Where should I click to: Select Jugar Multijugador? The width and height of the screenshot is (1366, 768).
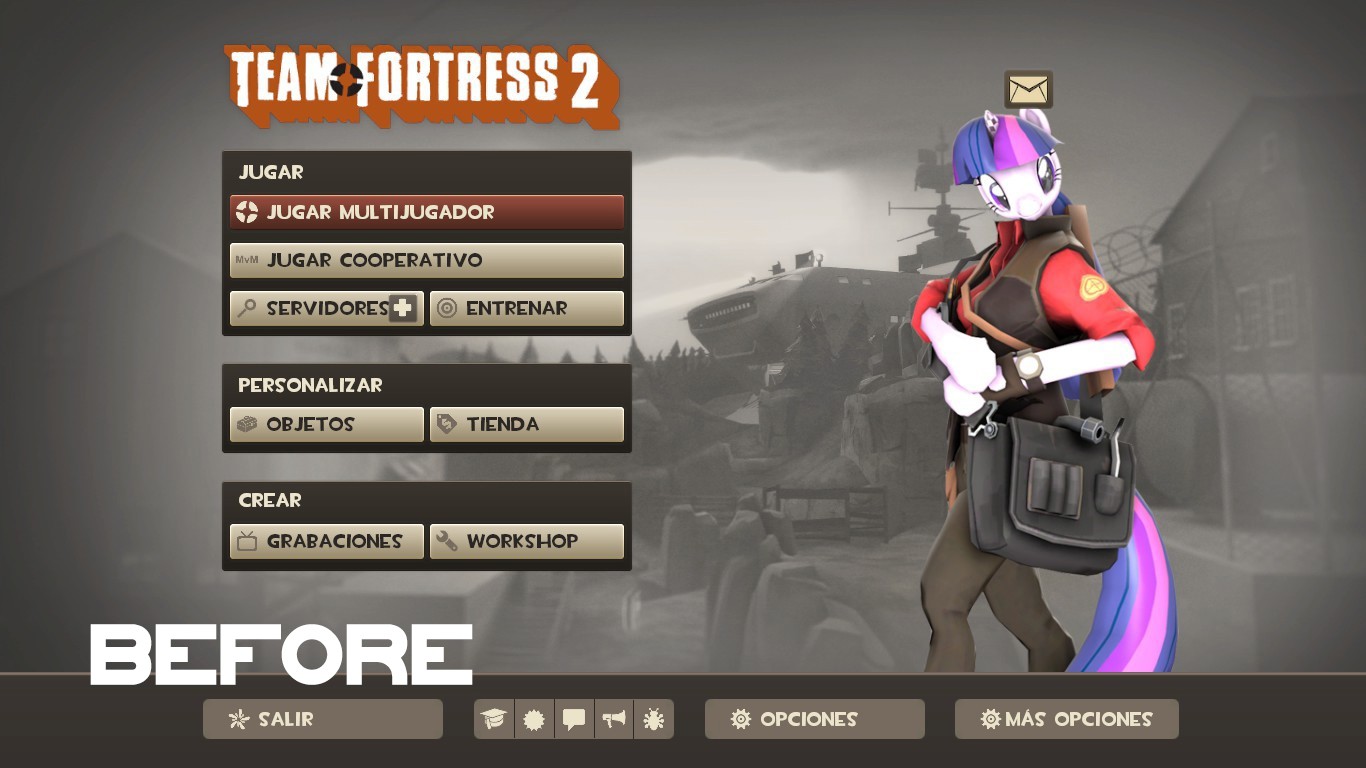(x=426, y=212)
